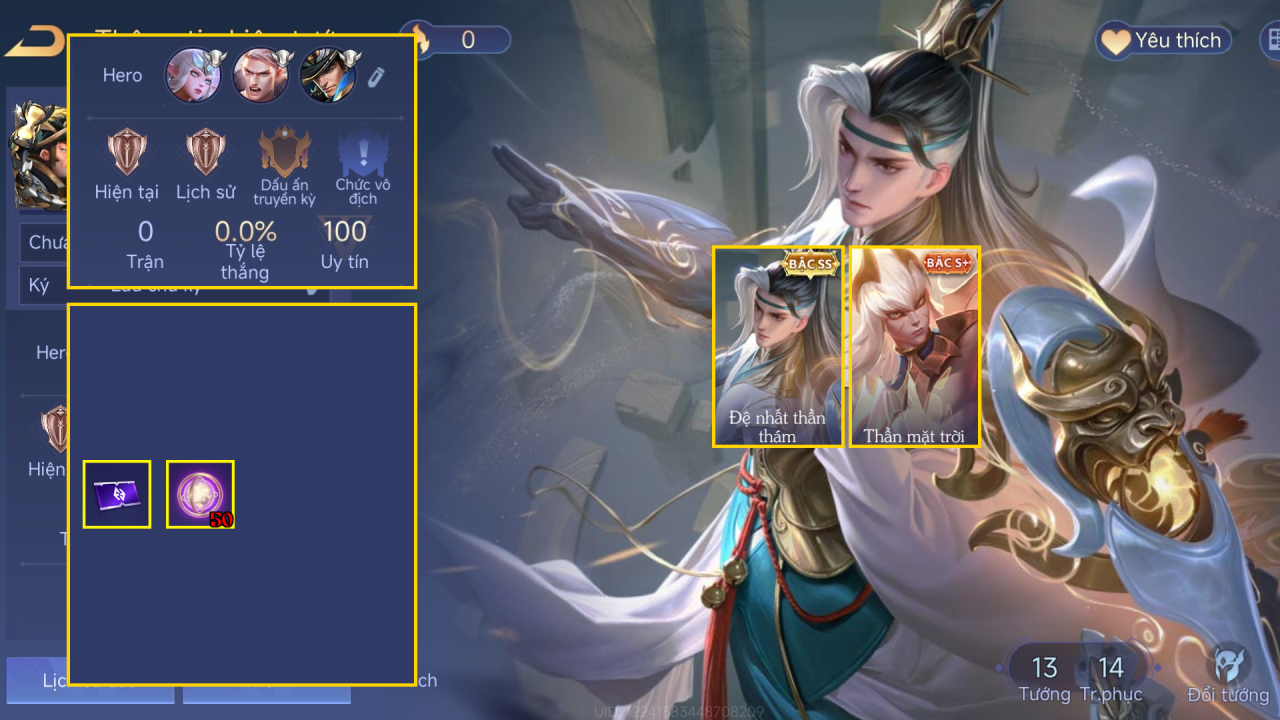1280x720 pixels.
Task: Select the Đệ nhất thần thám skin
Action: tap(778, 346)
